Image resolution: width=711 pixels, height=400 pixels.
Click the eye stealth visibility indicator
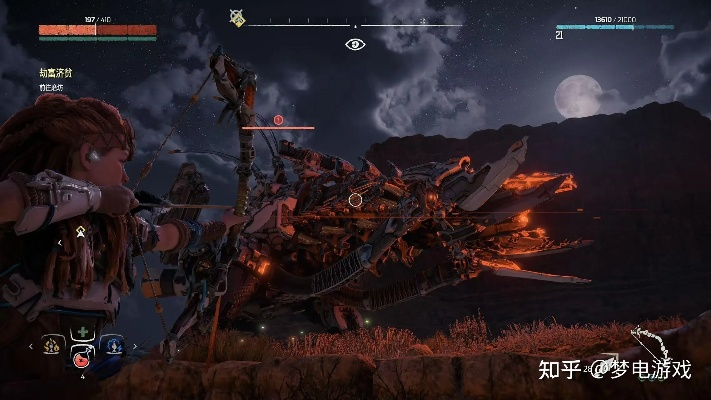(x=355, y=43)
